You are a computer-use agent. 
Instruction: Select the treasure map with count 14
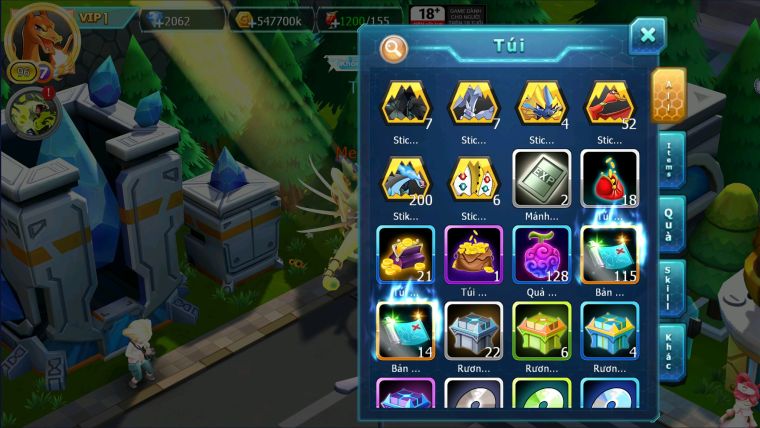click(405, 331)
